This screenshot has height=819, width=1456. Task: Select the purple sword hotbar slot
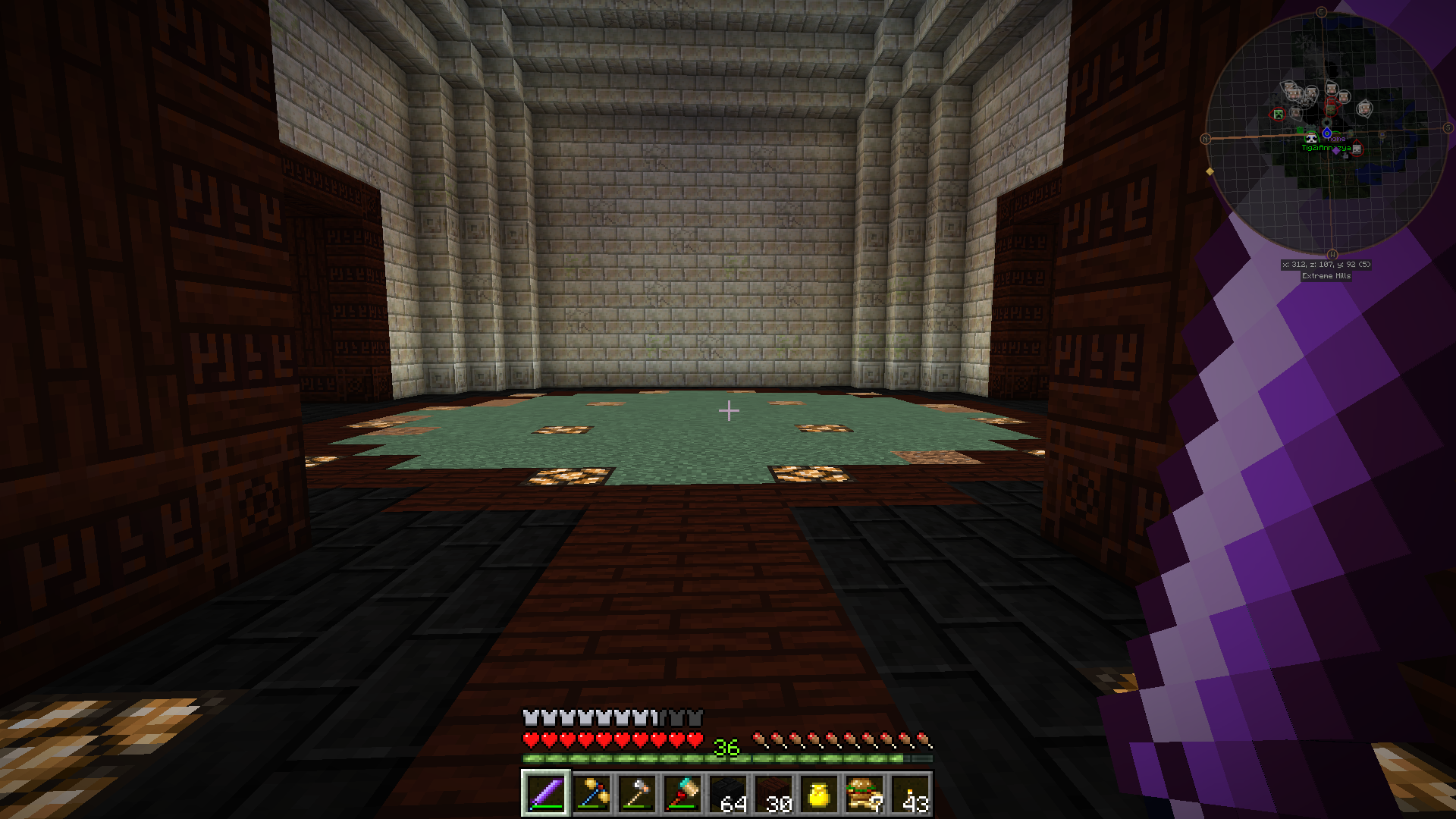545,794
